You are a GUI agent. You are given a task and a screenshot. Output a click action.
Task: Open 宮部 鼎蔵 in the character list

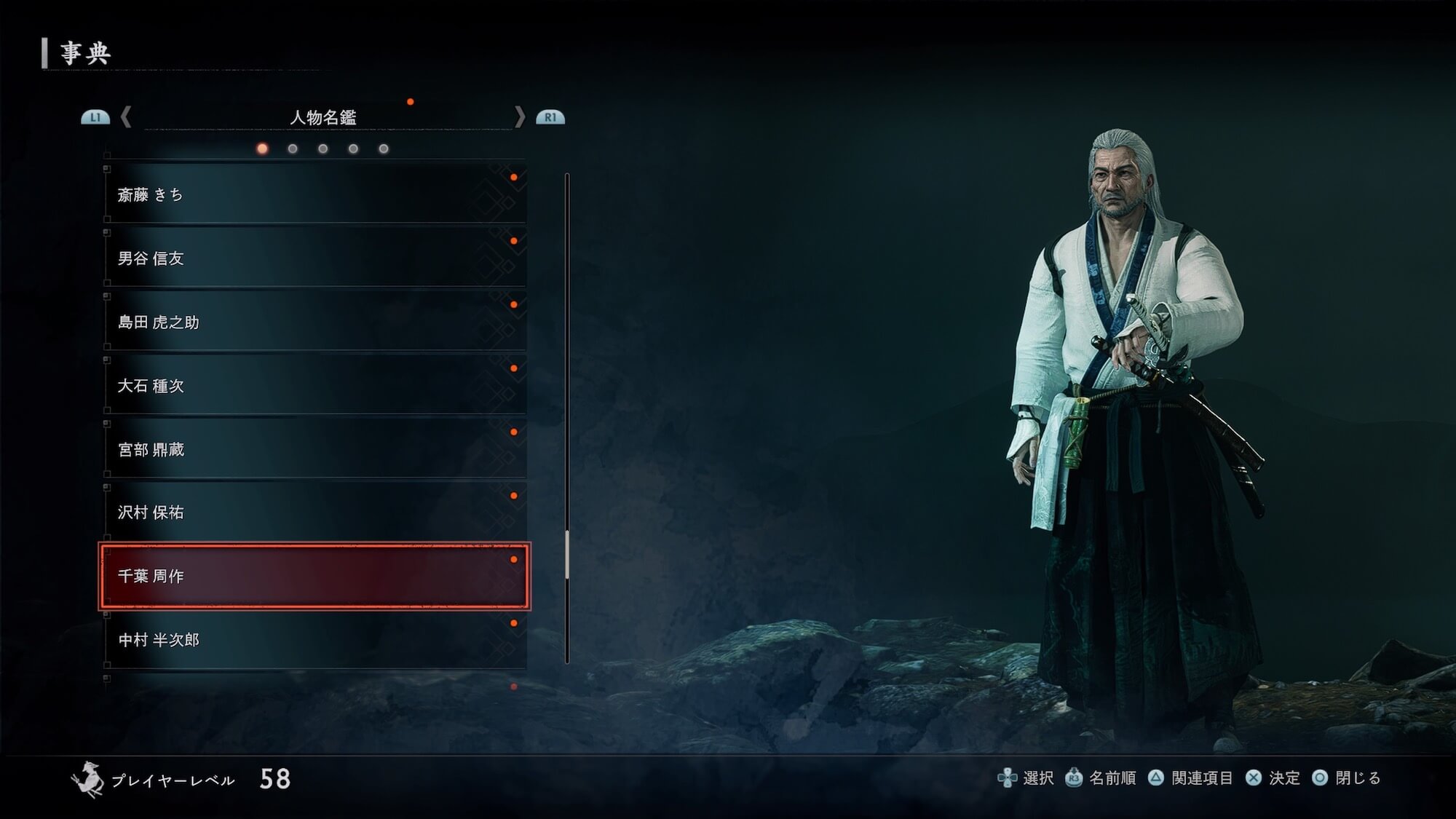click(x=314, y=449)
